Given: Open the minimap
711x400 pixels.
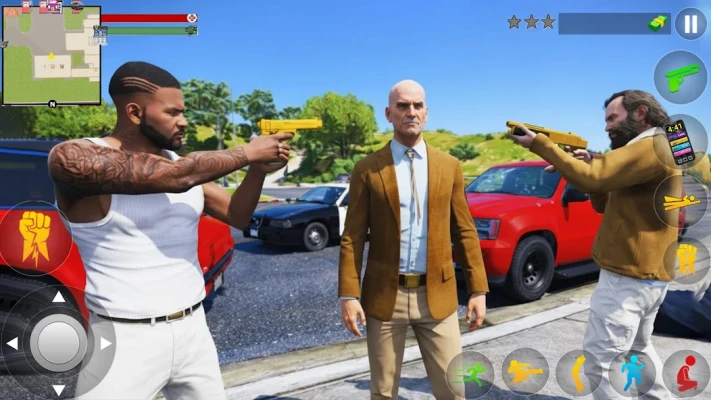Looking at the screenshot, I should coord(51,55).
